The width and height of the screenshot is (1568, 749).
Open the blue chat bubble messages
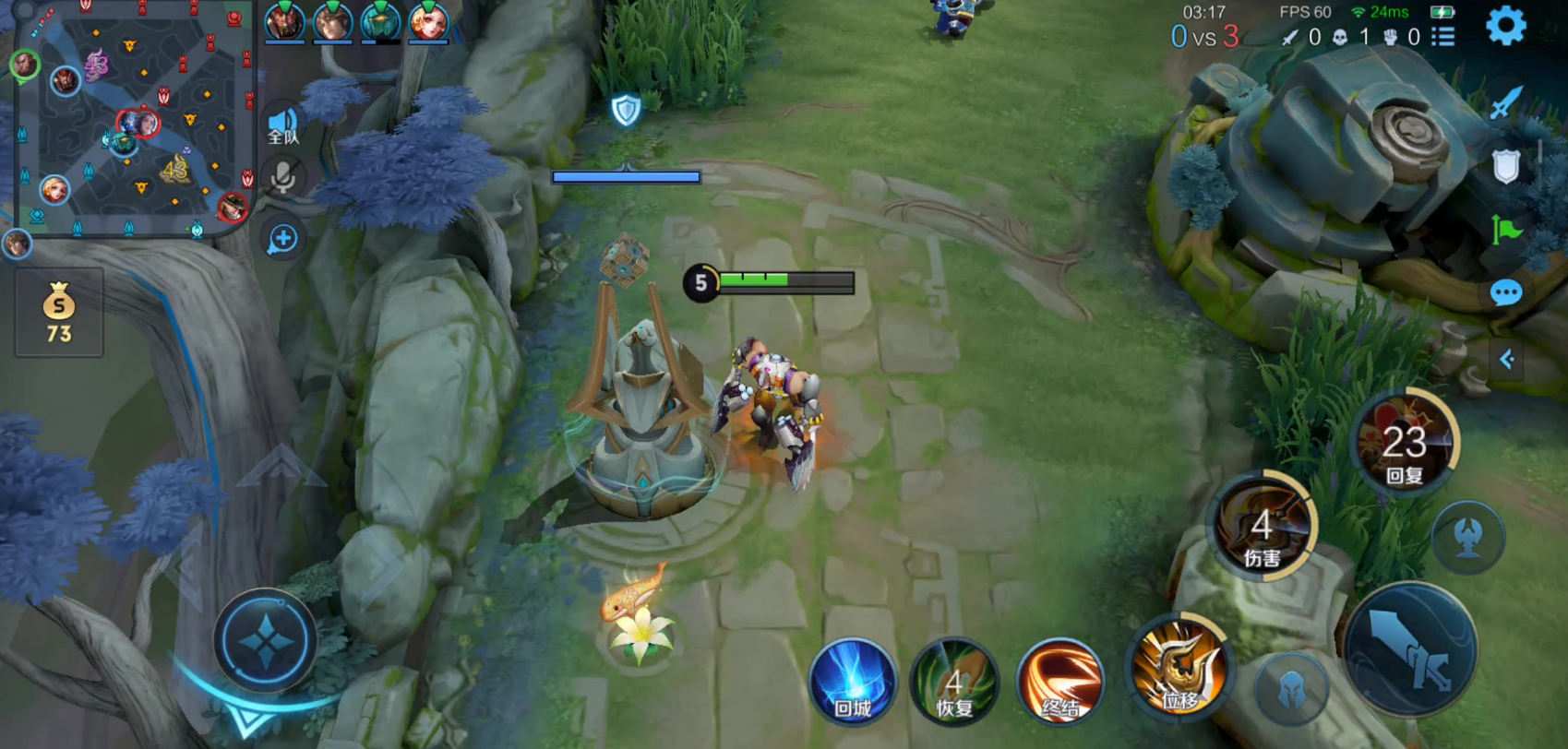click(1505, 293)
